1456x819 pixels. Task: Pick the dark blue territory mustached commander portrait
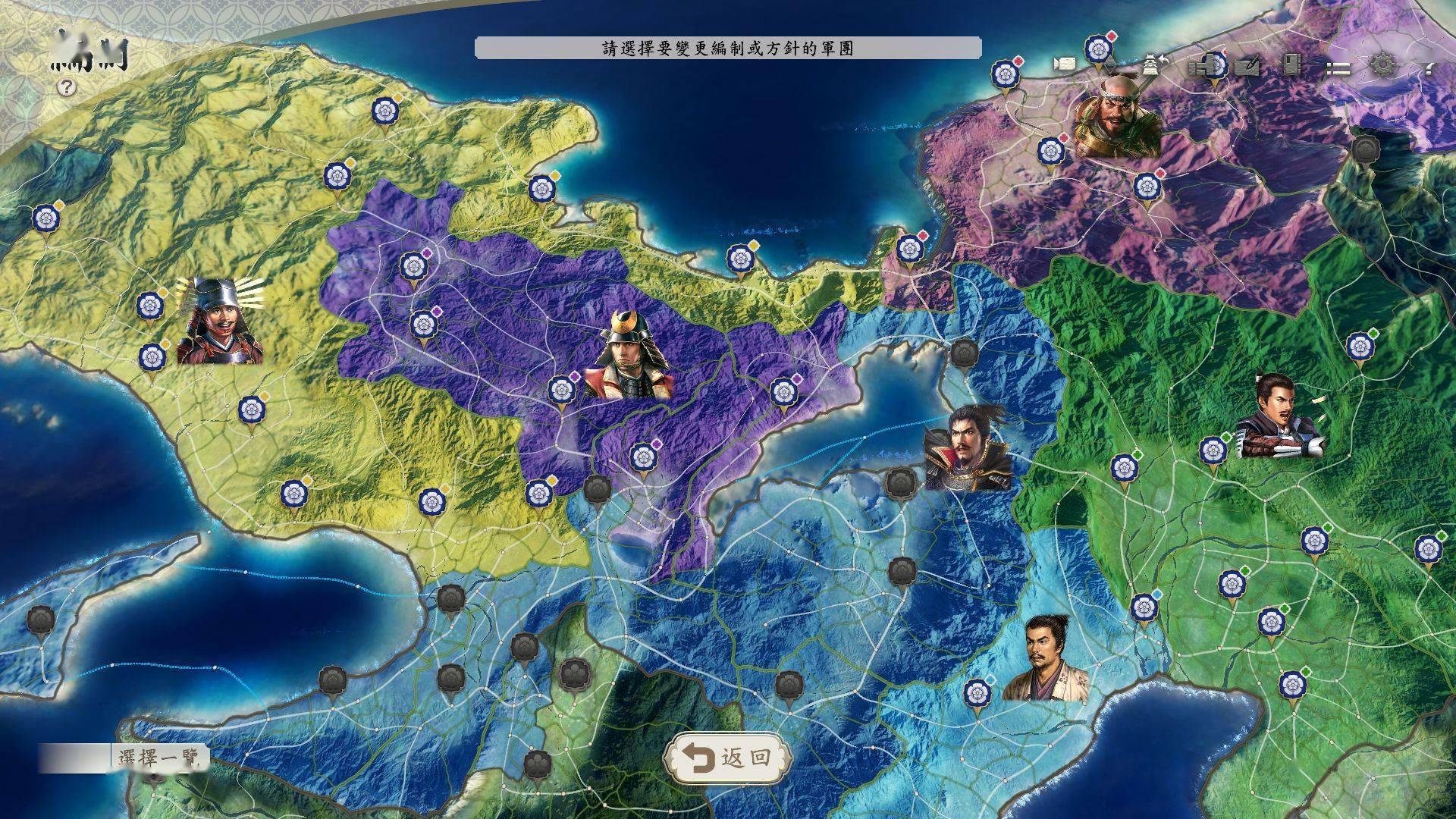(968, 447)
